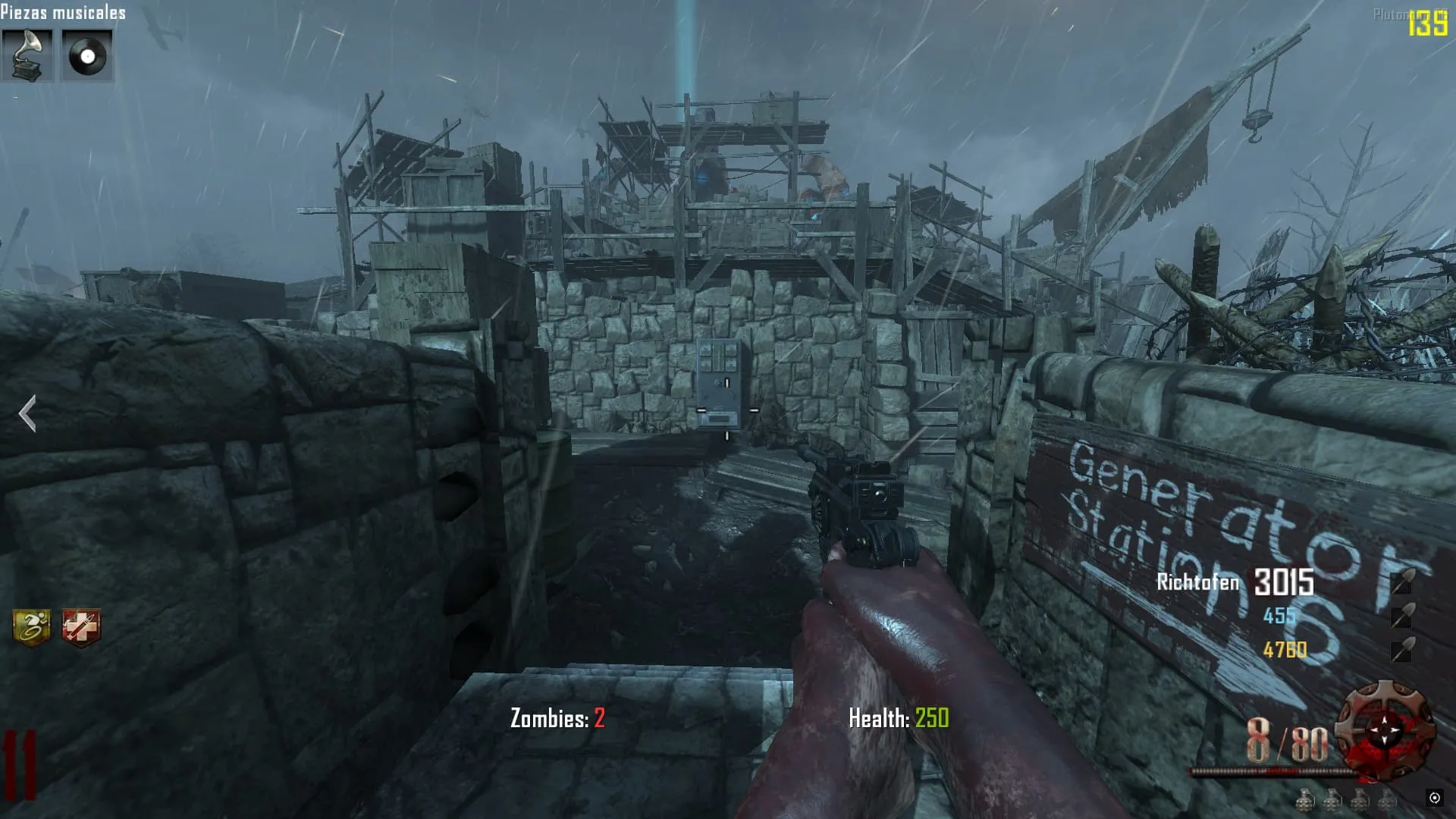This screenshot has height=819, width=1456.
Task: Select the Stamin-Up perk icon
Action: 32,627
